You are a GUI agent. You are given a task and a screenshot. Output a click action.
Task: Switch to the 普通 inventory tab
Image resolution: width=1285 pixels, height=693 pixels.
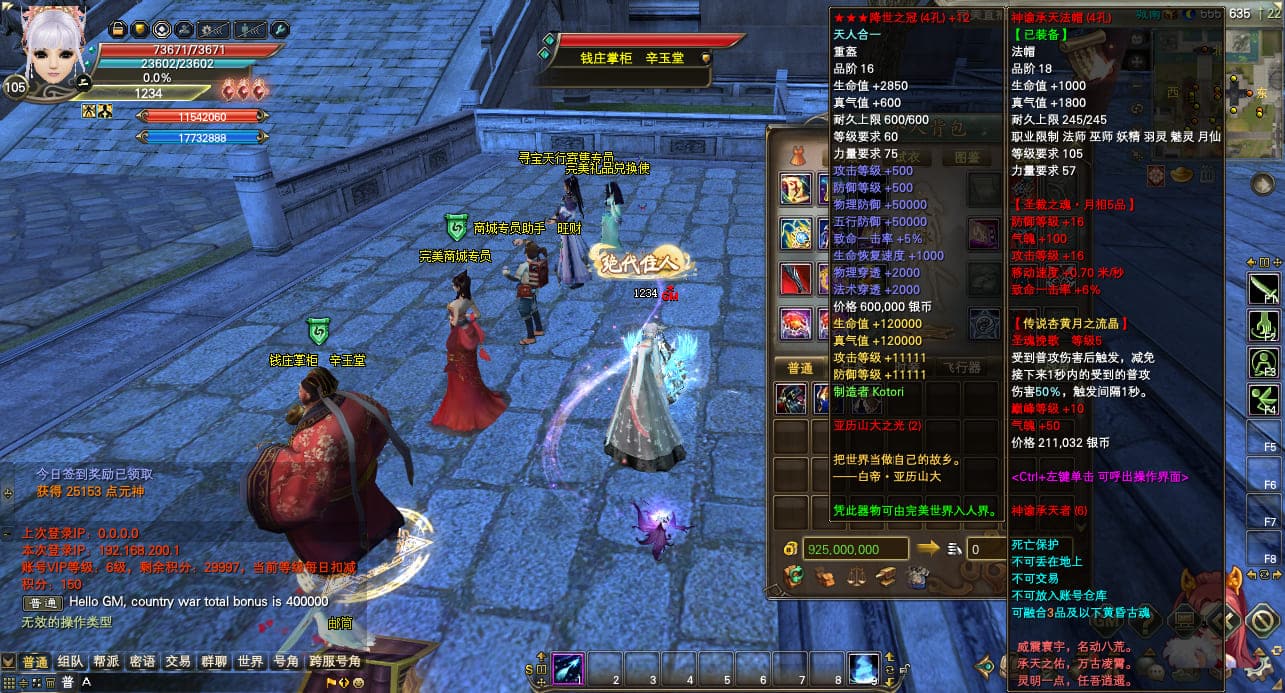800,368
